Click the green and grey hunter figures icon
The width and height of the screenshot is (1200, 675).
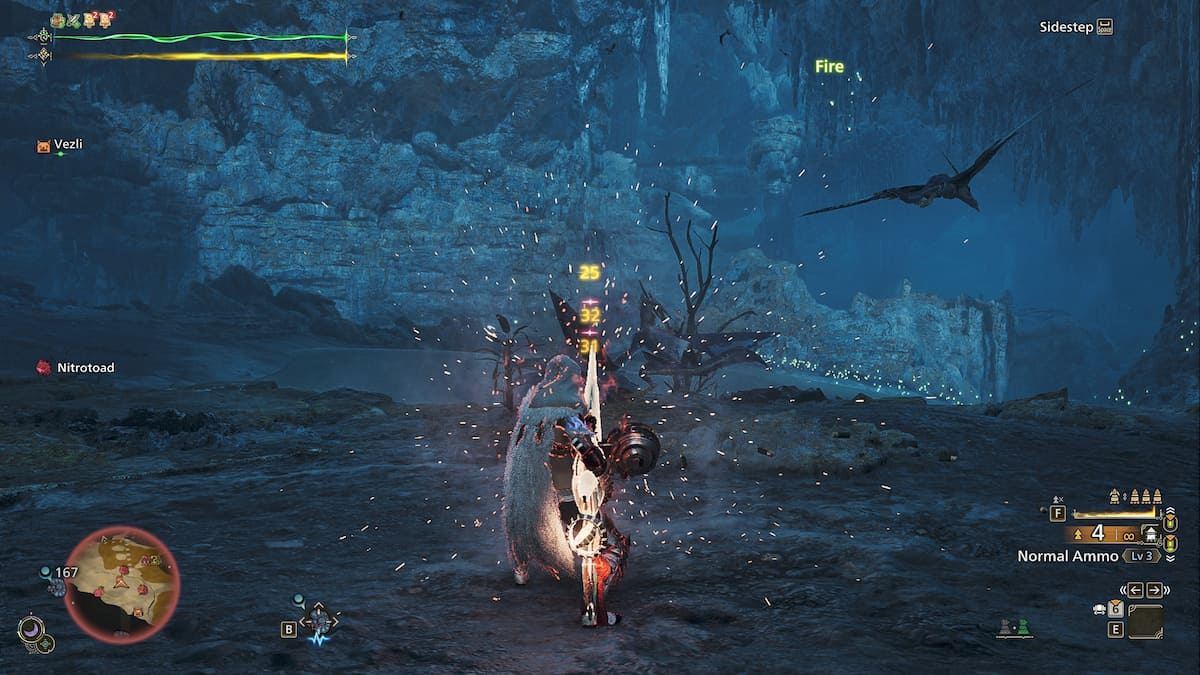[1014, 627]
